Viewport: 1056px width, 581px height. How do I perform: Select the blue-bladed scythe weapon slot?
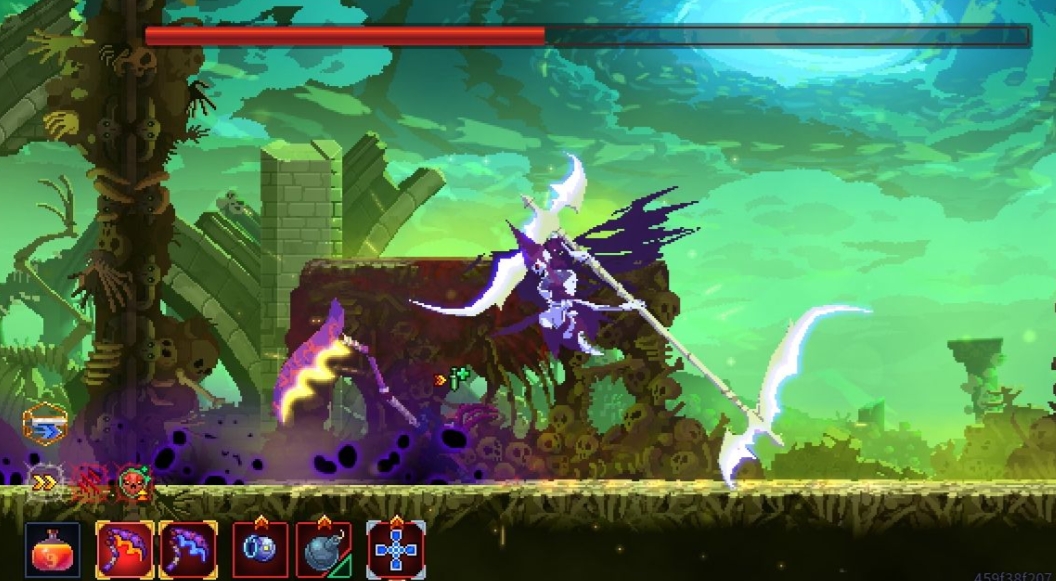187,549
